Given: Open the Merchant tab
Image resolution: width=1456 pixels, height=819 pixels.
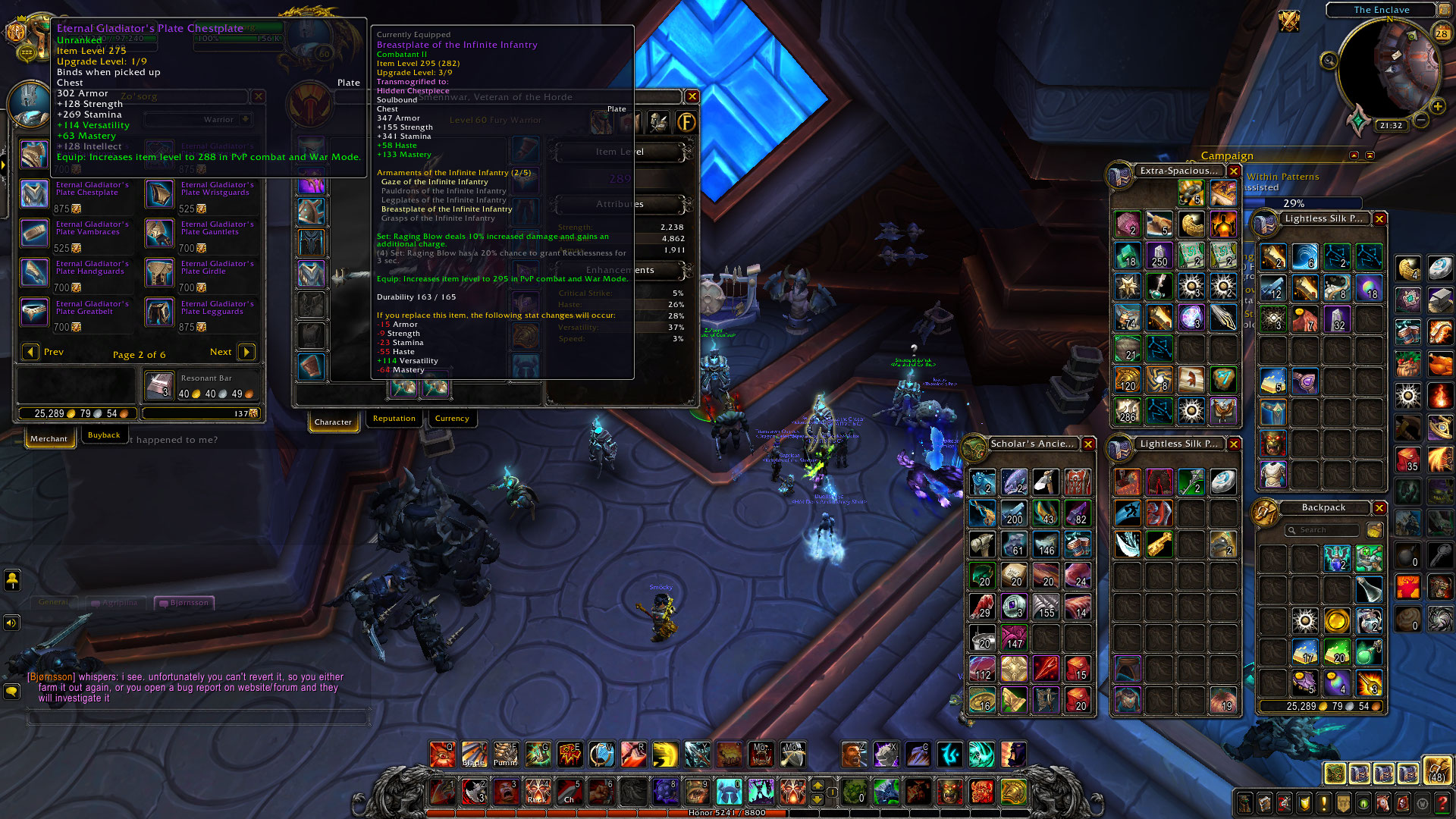Looking at the screenshot, I should click(49, 438).
